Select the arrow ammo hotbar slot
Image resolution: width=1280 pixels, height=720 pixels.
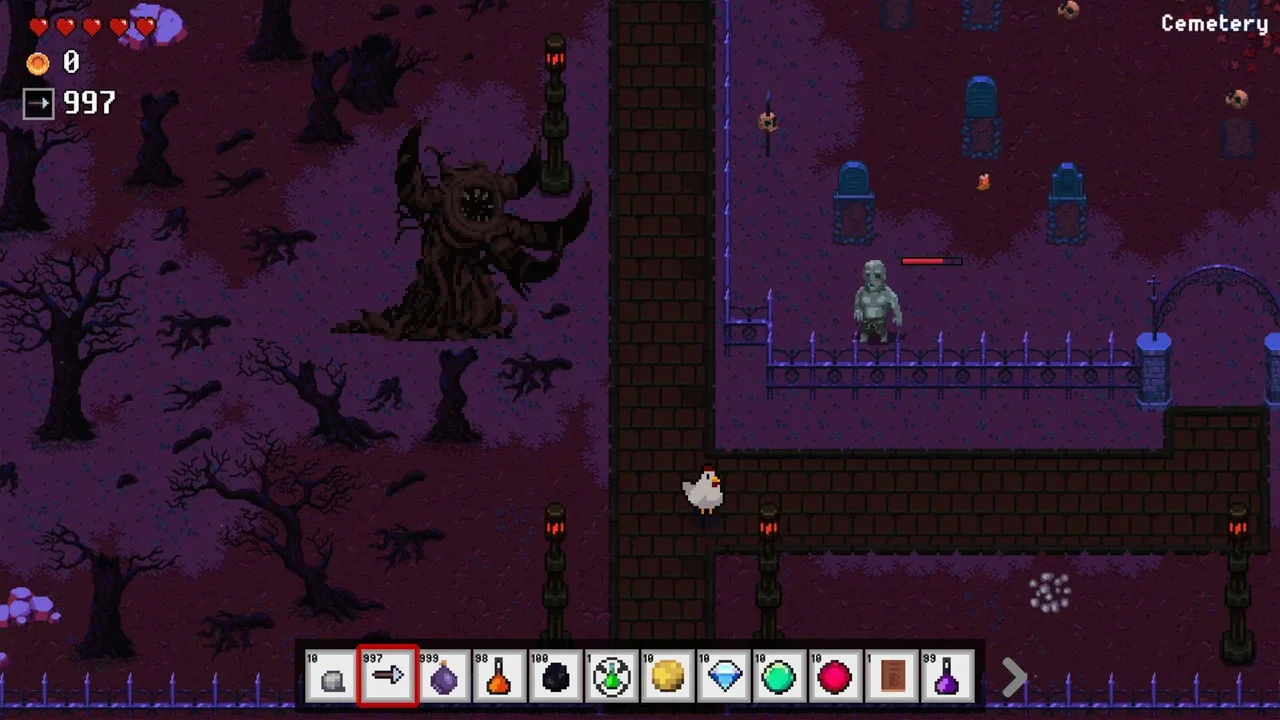[388, 677]
